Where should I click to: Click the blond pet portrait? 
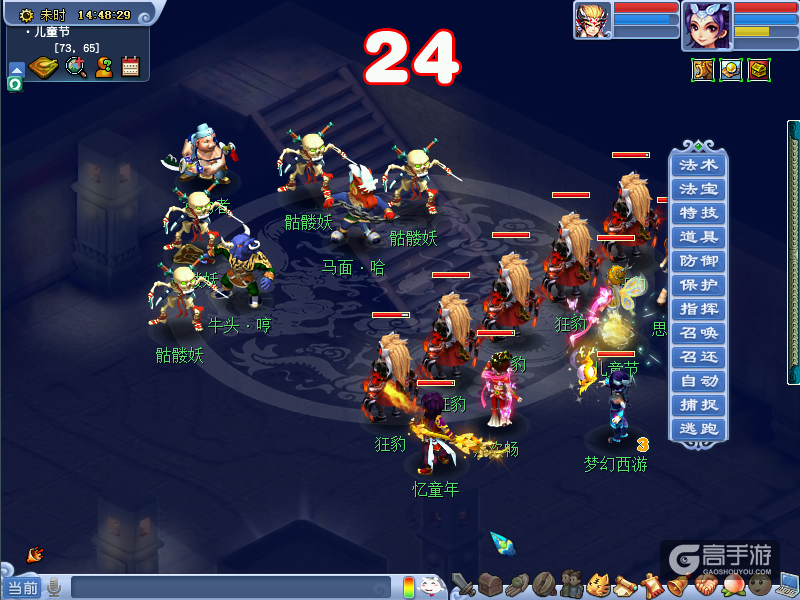(592, 20)
